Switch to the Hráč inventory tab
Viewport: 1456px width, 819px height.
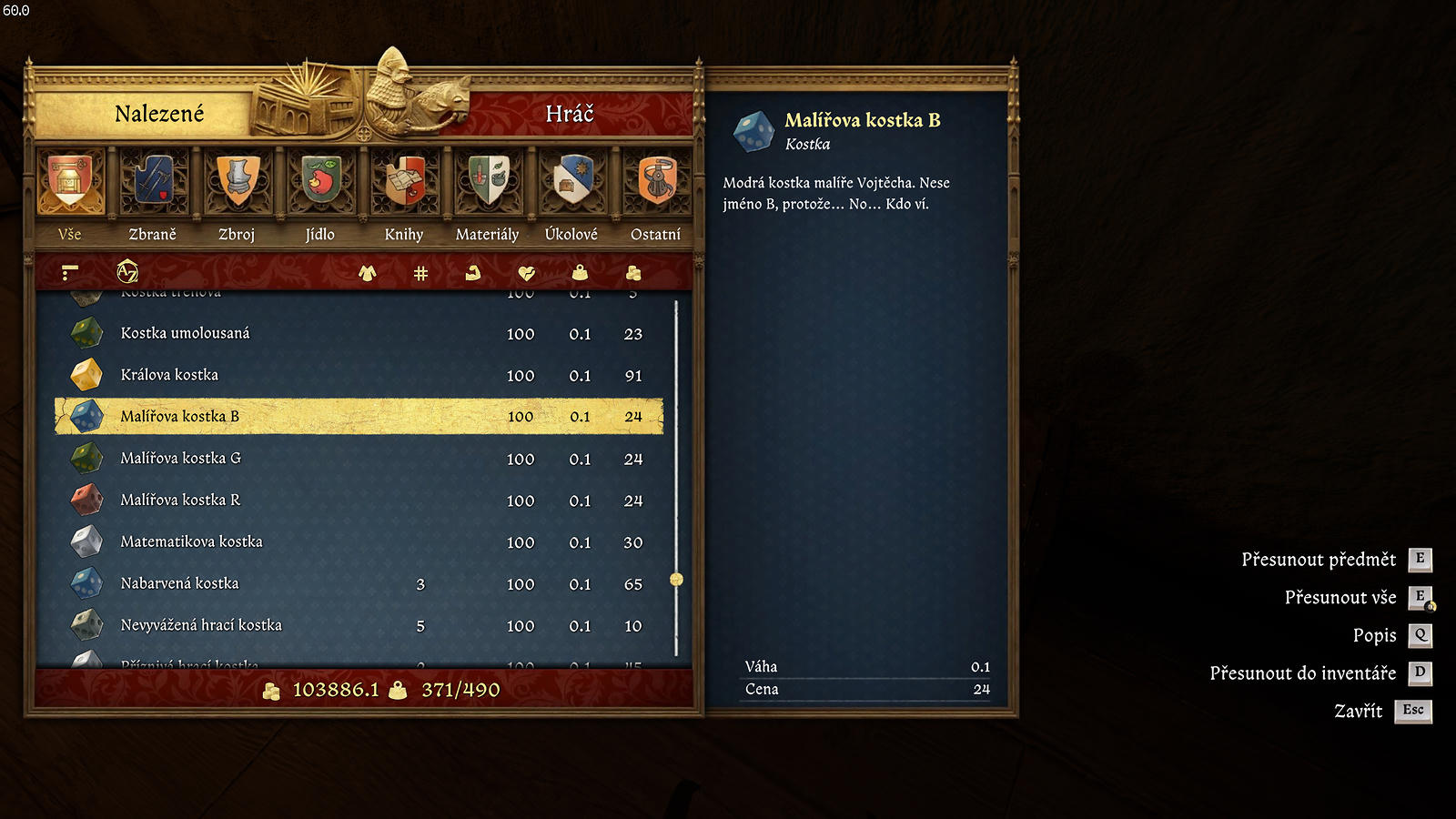[569, 114]
